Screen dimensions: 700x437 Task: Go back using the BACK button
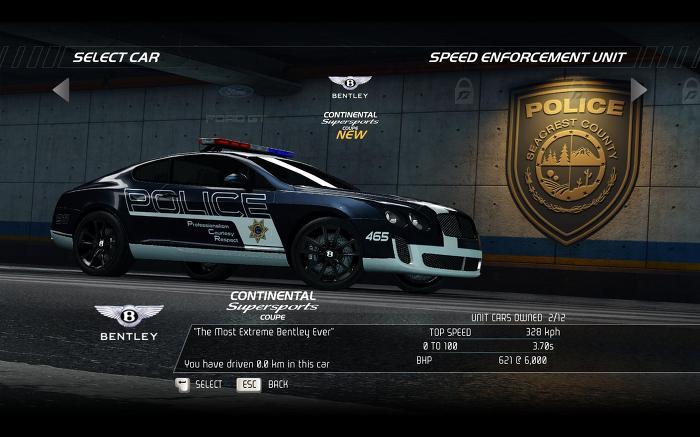248,384
